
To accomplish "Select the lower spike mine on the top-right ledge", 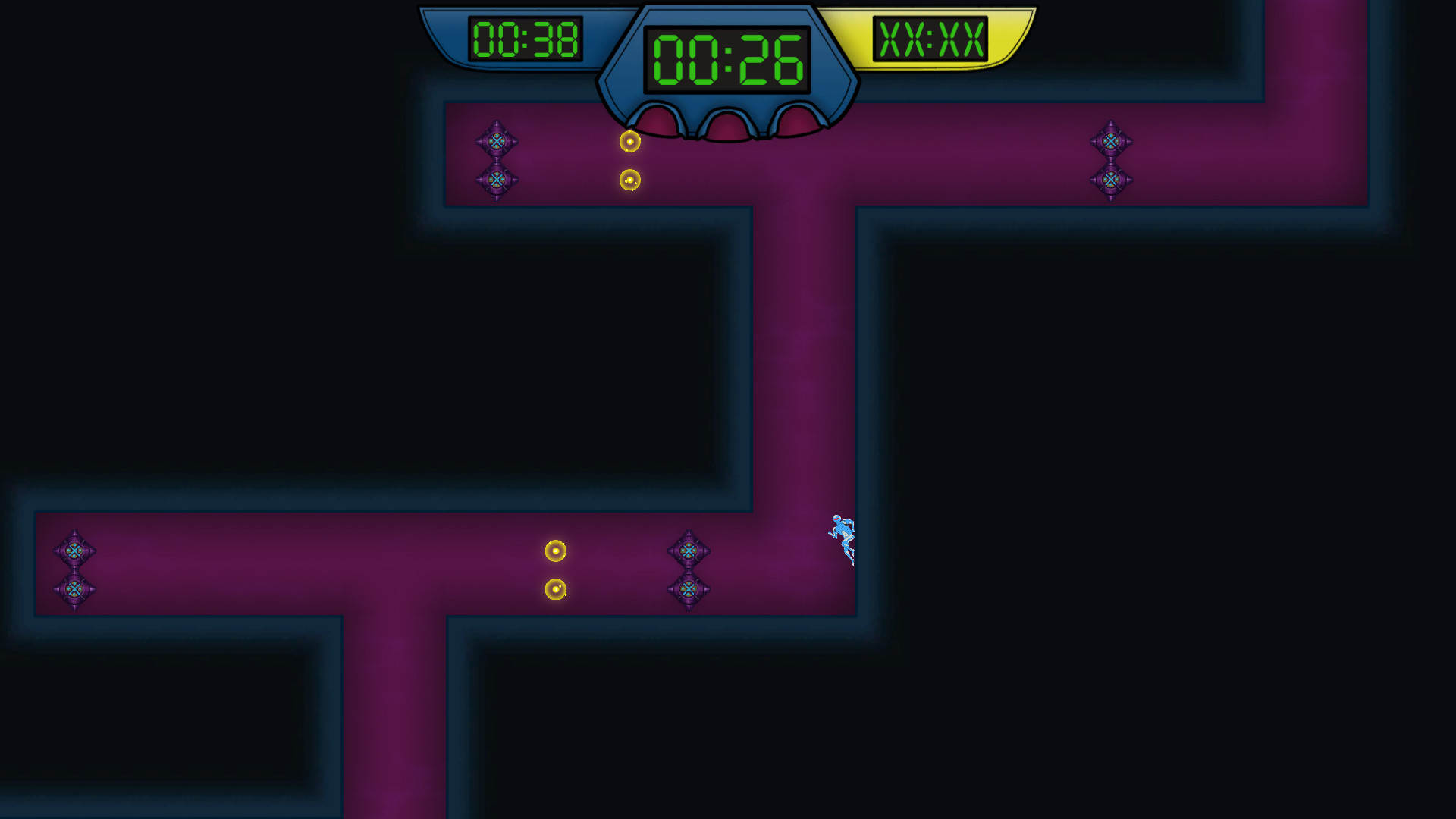I will coord(1112,180).
